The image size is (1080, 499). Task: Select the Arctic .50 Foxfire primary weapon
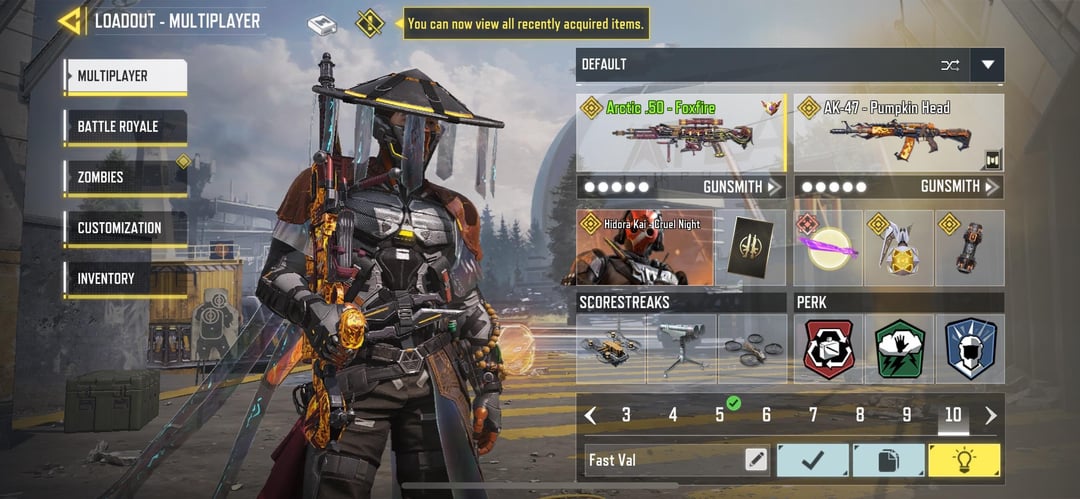pos(680,132)
